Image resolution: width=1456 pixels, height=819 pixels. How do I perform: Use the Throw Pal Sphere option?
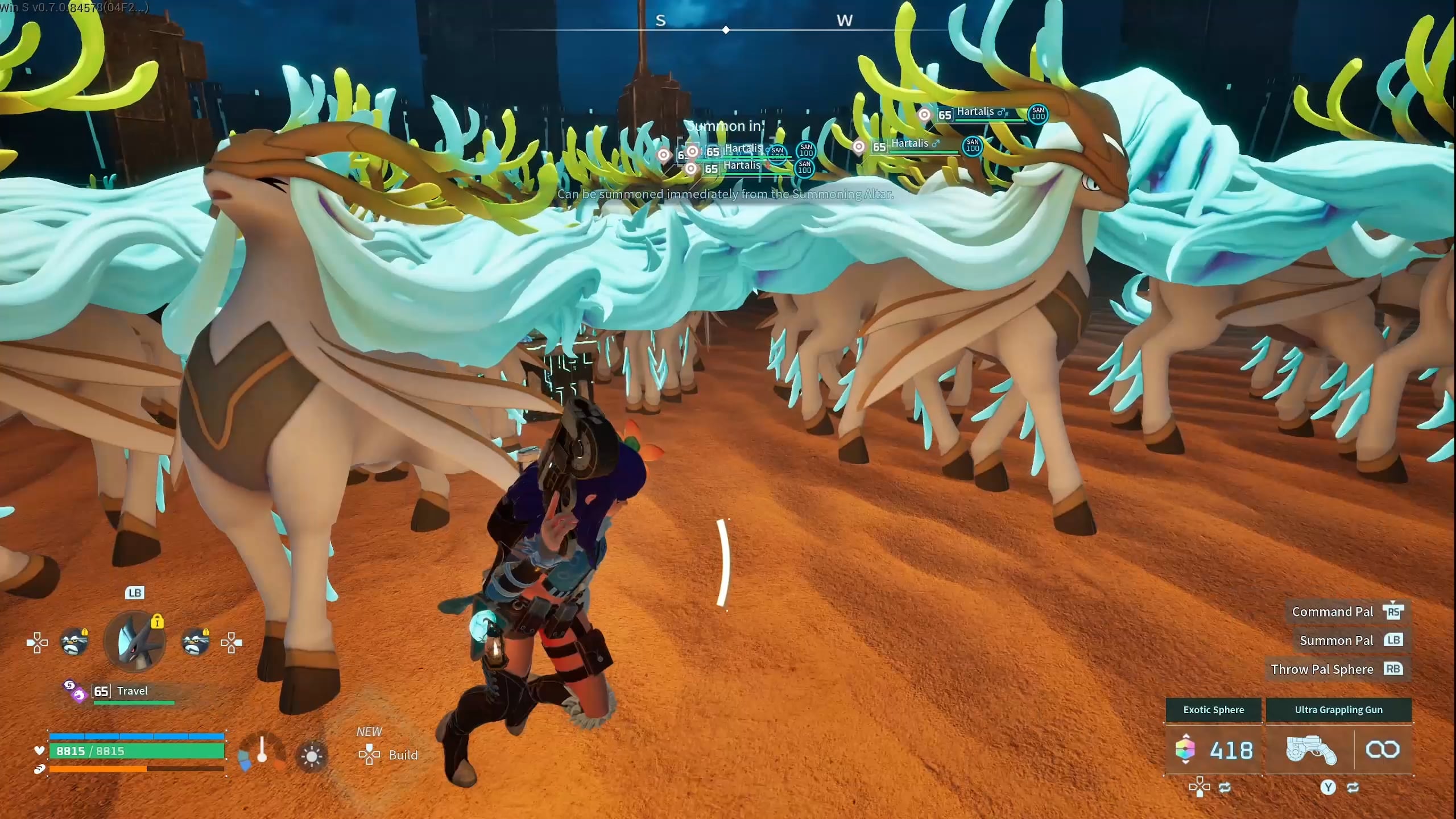(1335, 669)
